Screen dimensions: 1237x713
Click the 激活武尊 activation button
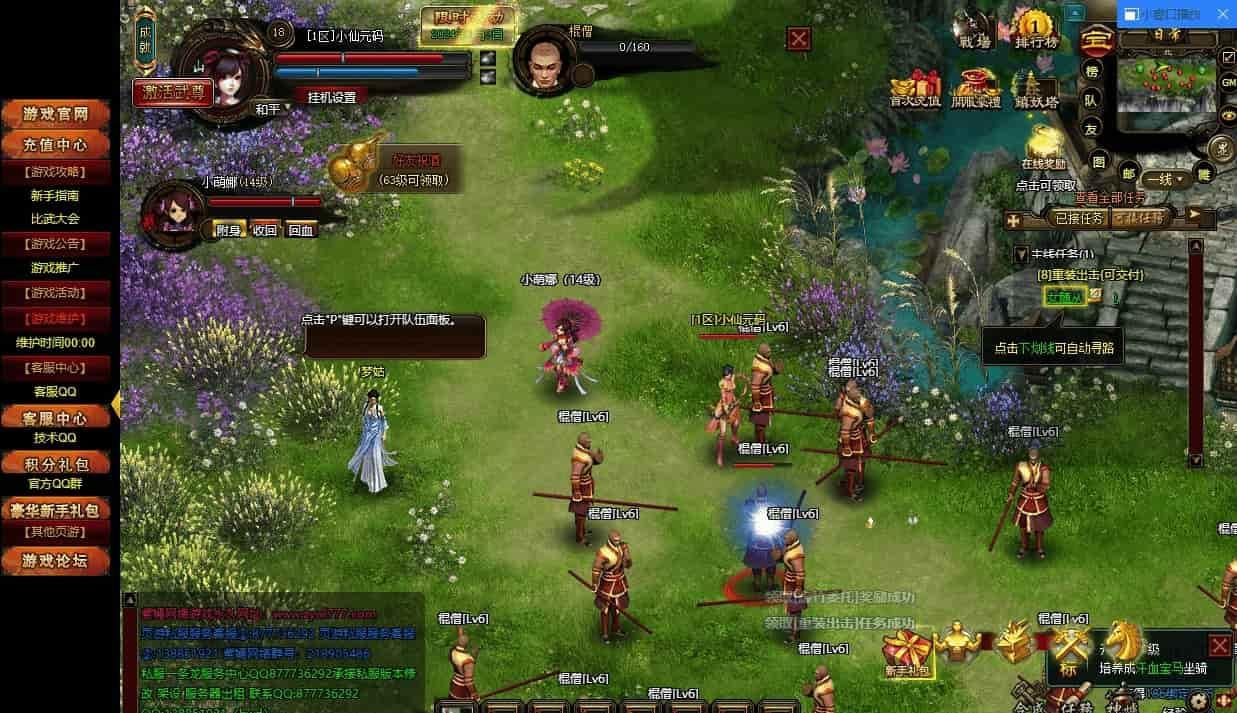(173, 92)
